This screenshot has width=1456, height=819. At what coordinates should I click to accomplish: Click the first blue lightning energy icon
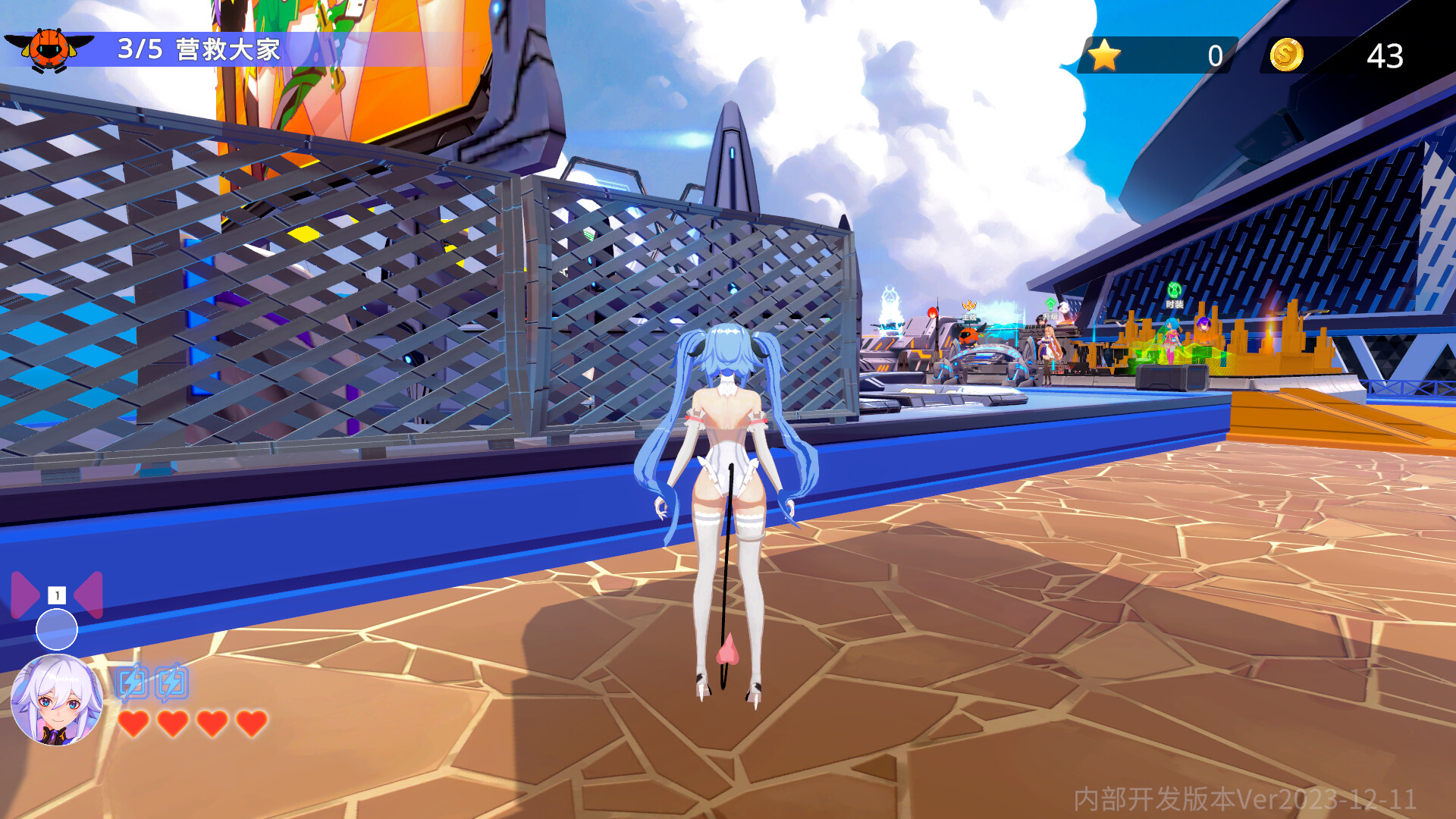pos(133,680)
